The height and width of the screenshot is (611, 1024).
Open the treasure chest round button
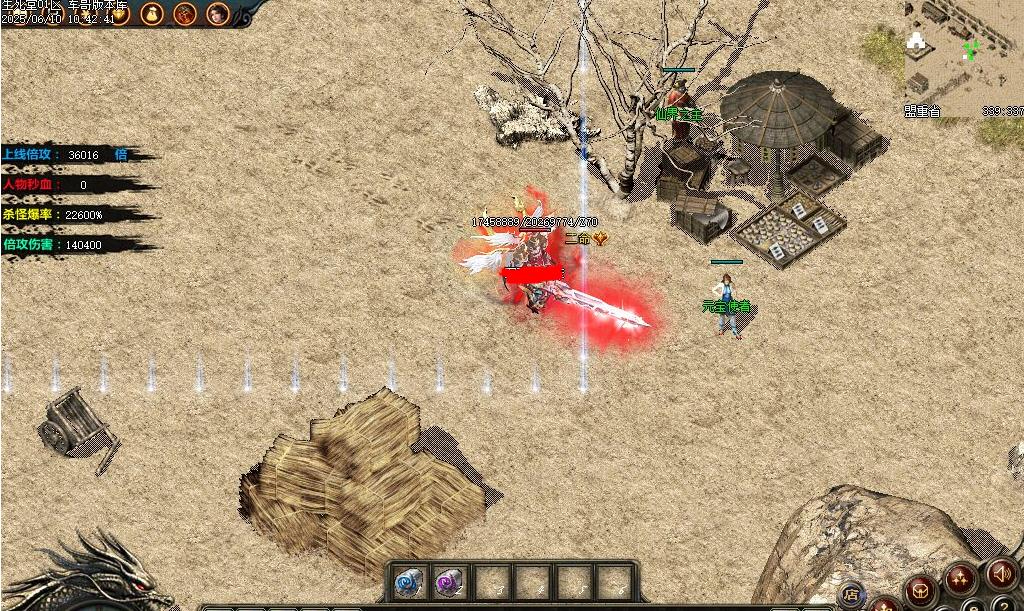tap(918, 589)
